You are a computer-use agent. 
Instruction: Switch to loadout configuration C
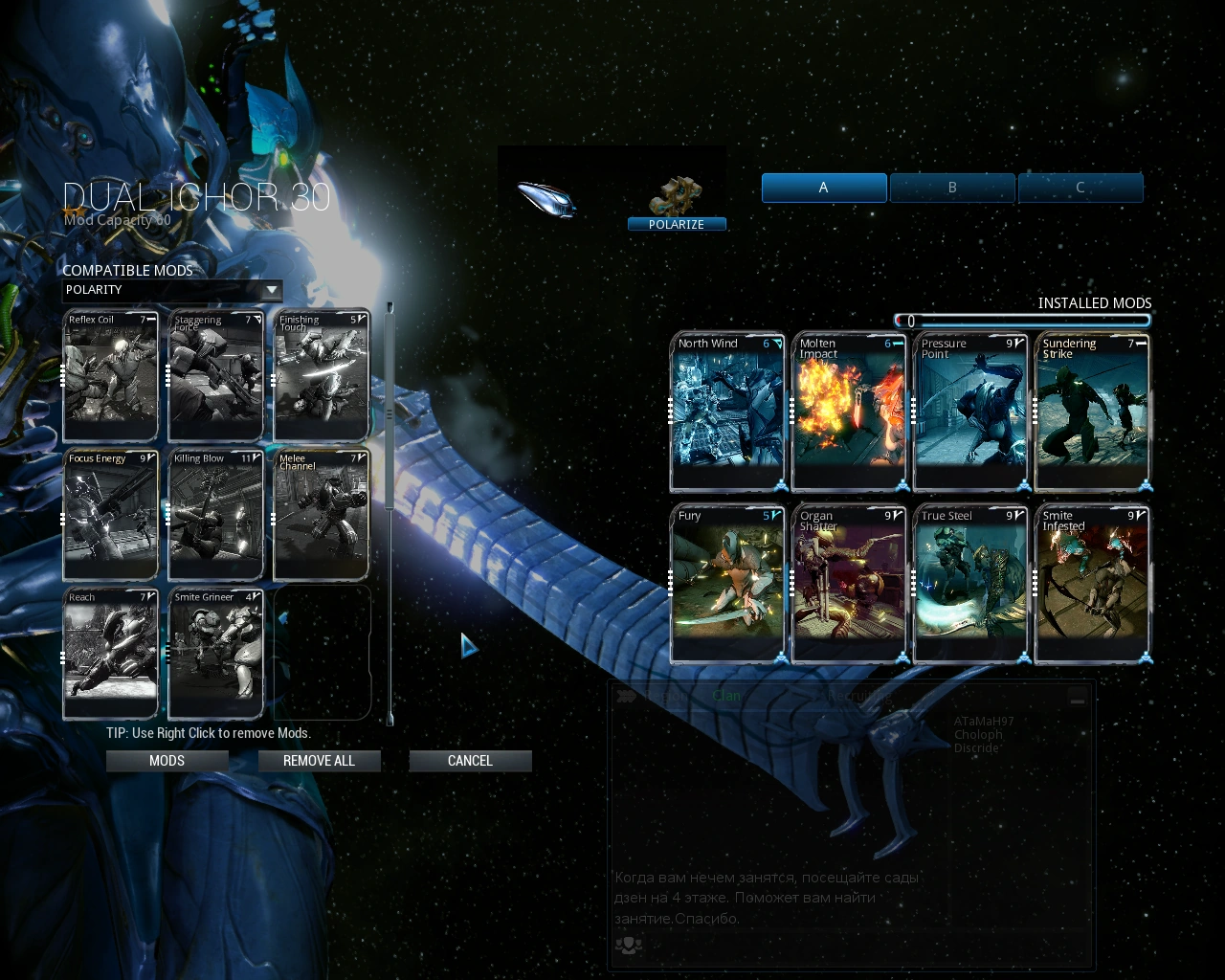[x=1080, y=188]
